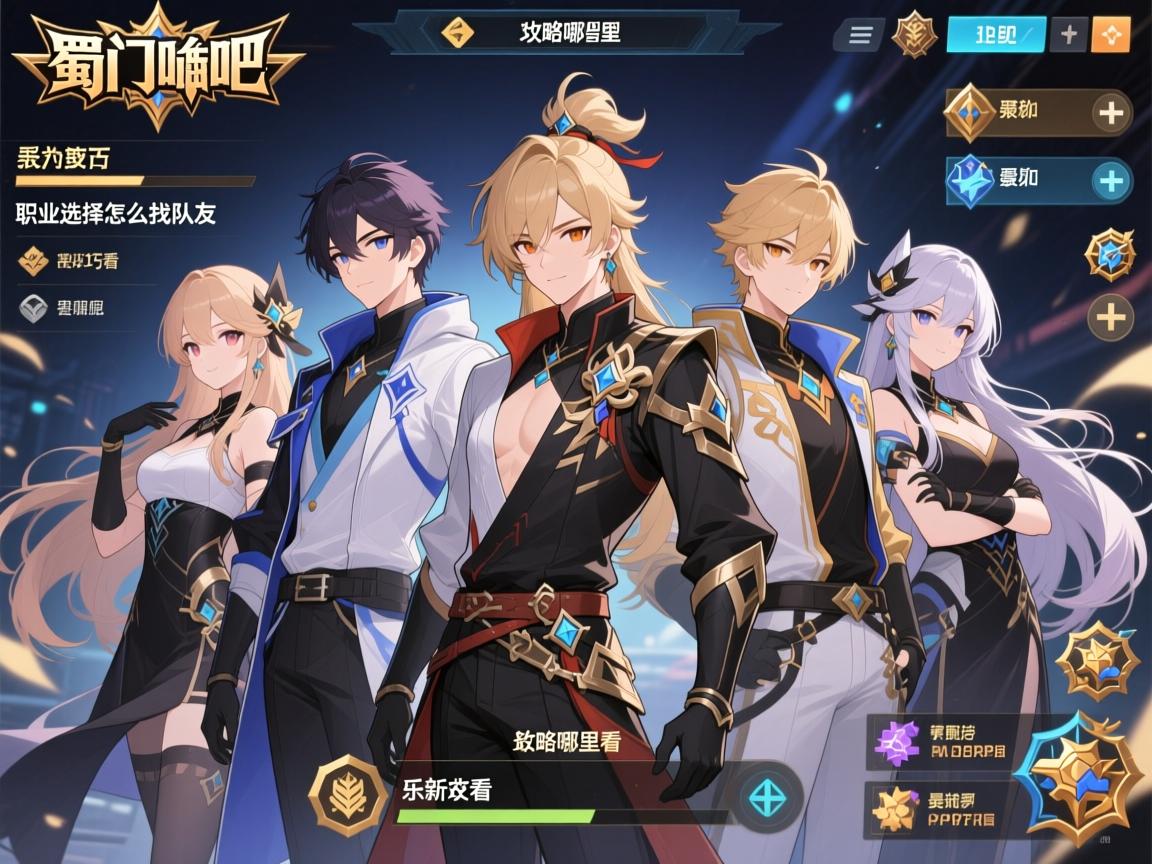Click the gold emblem icon beside the hamburger menu

pyautogui.click(x=914, y=34)
